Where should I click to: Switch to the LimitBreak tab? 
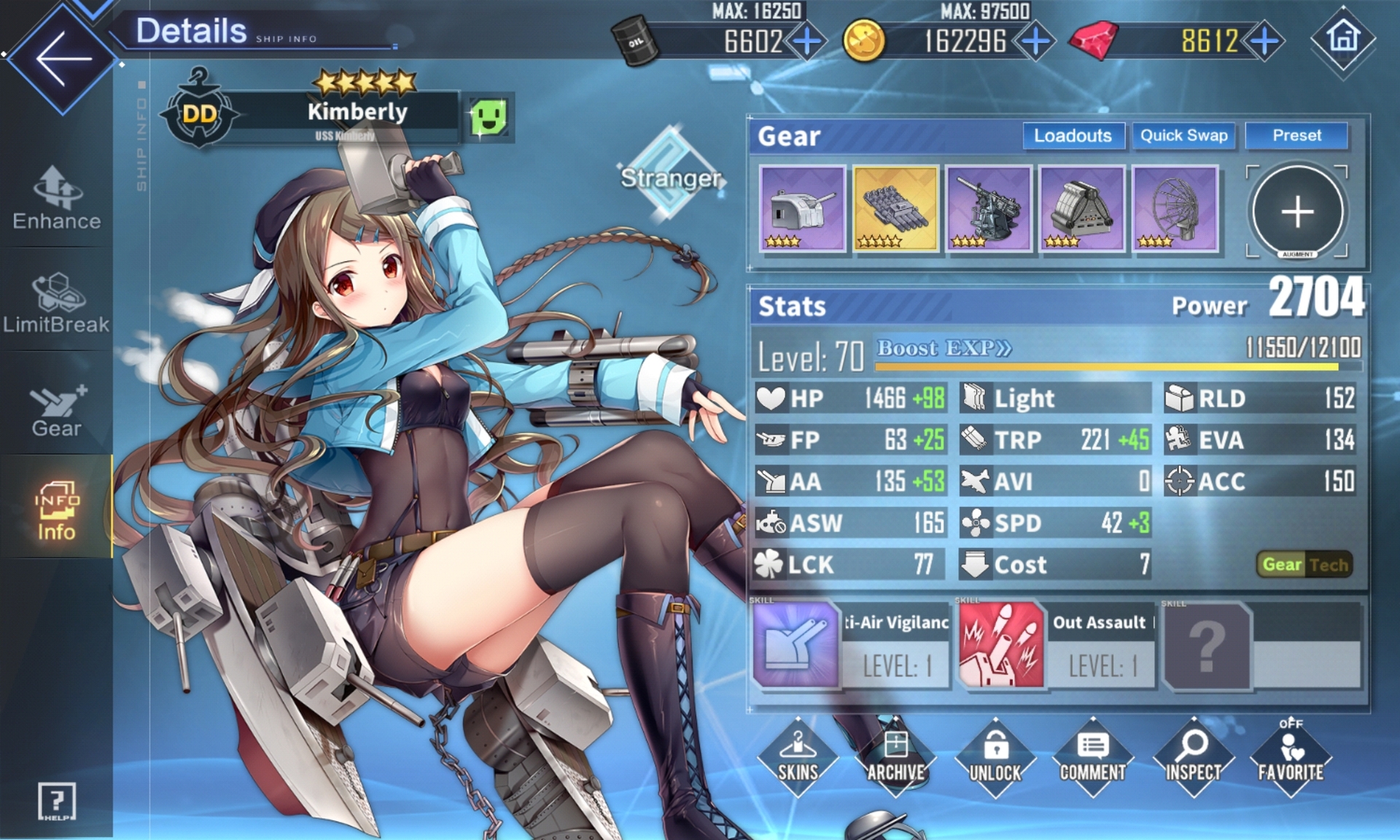tap(56, 303)
